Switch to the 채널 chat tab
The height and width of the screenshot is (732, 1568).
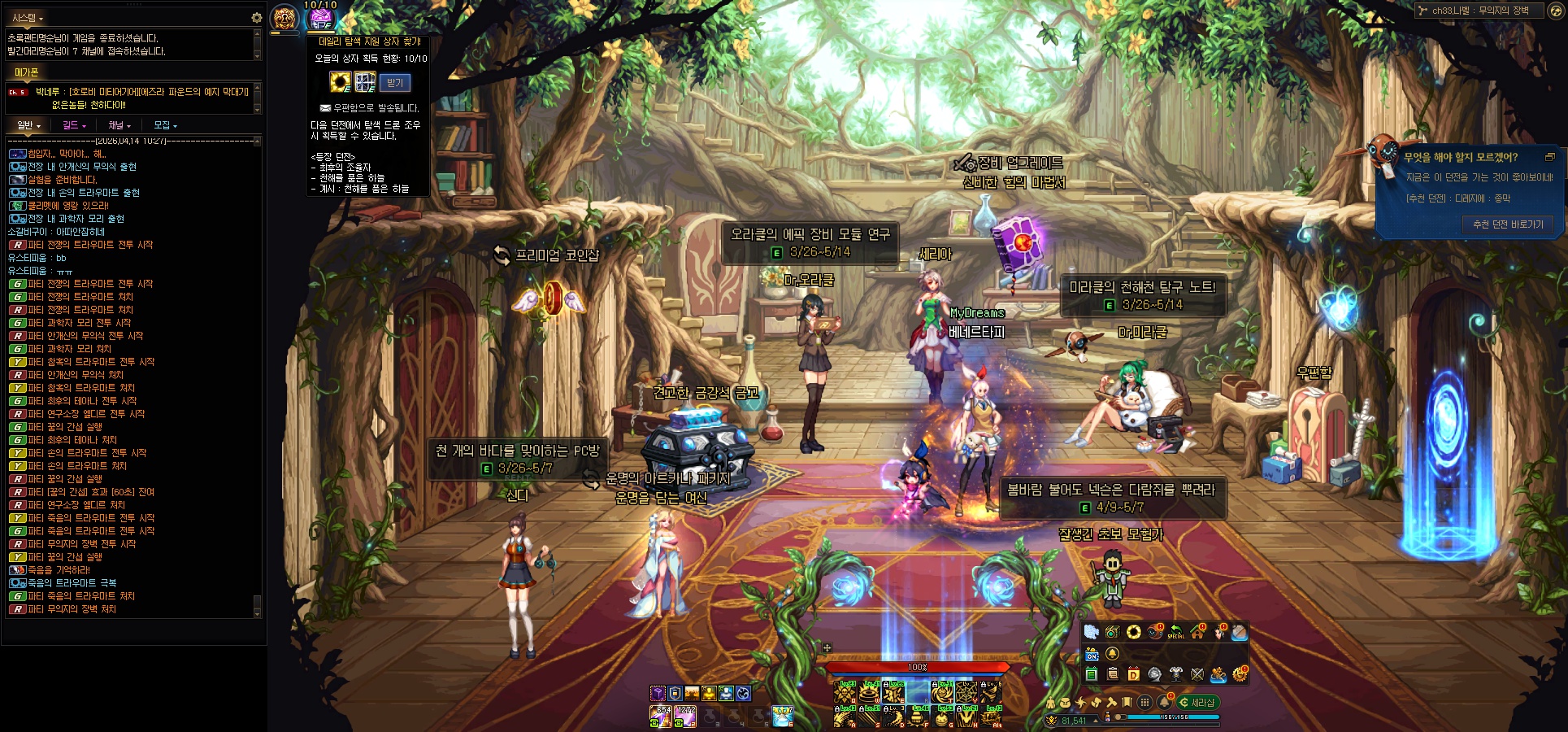click(119, 125)
